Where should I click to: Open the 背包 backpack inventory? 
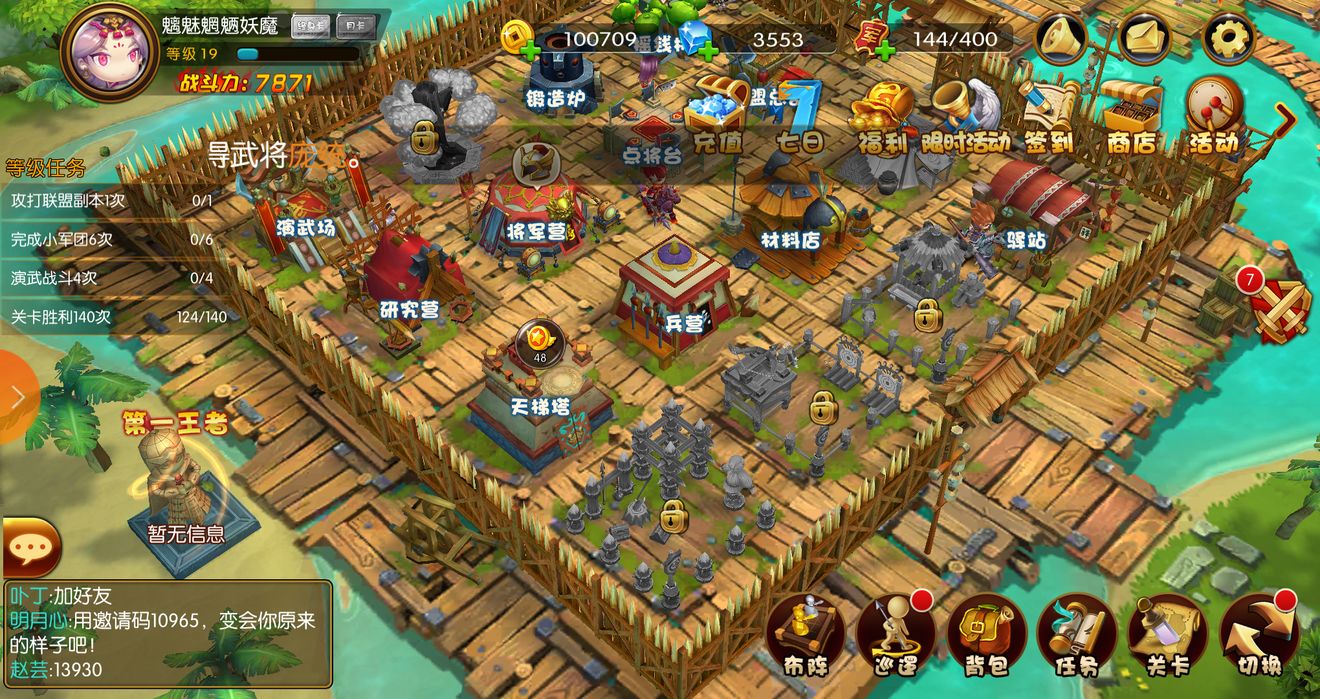[986, 634]
